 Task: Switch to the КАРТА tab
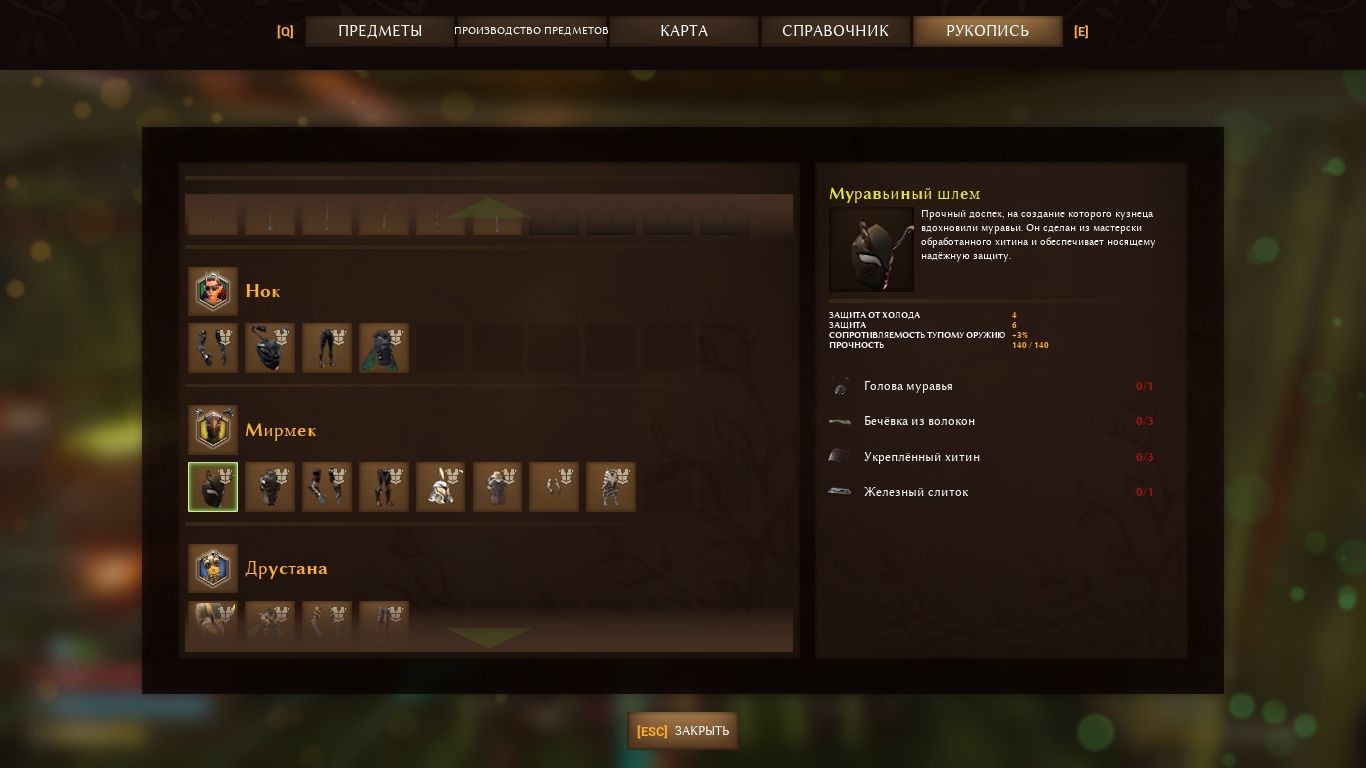tap(683, 31)
